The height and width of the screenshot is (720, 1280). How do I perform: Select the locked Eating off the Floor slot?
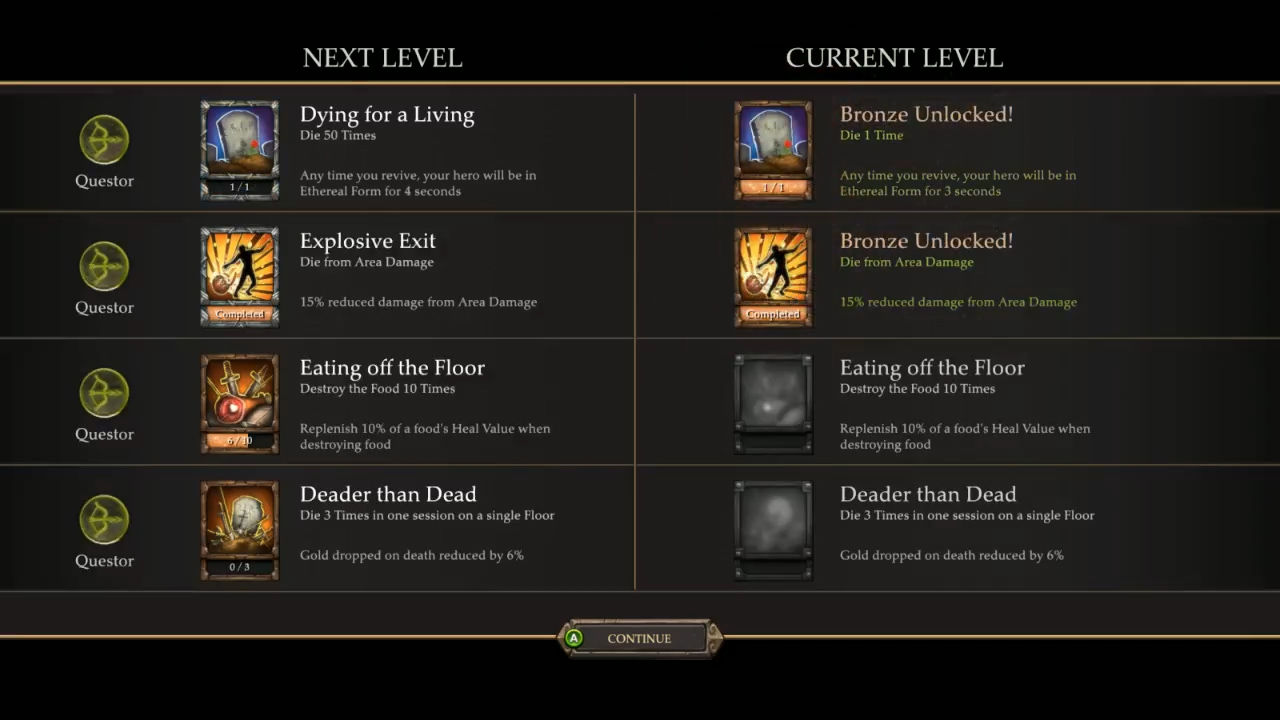click(x=773, y=403)
